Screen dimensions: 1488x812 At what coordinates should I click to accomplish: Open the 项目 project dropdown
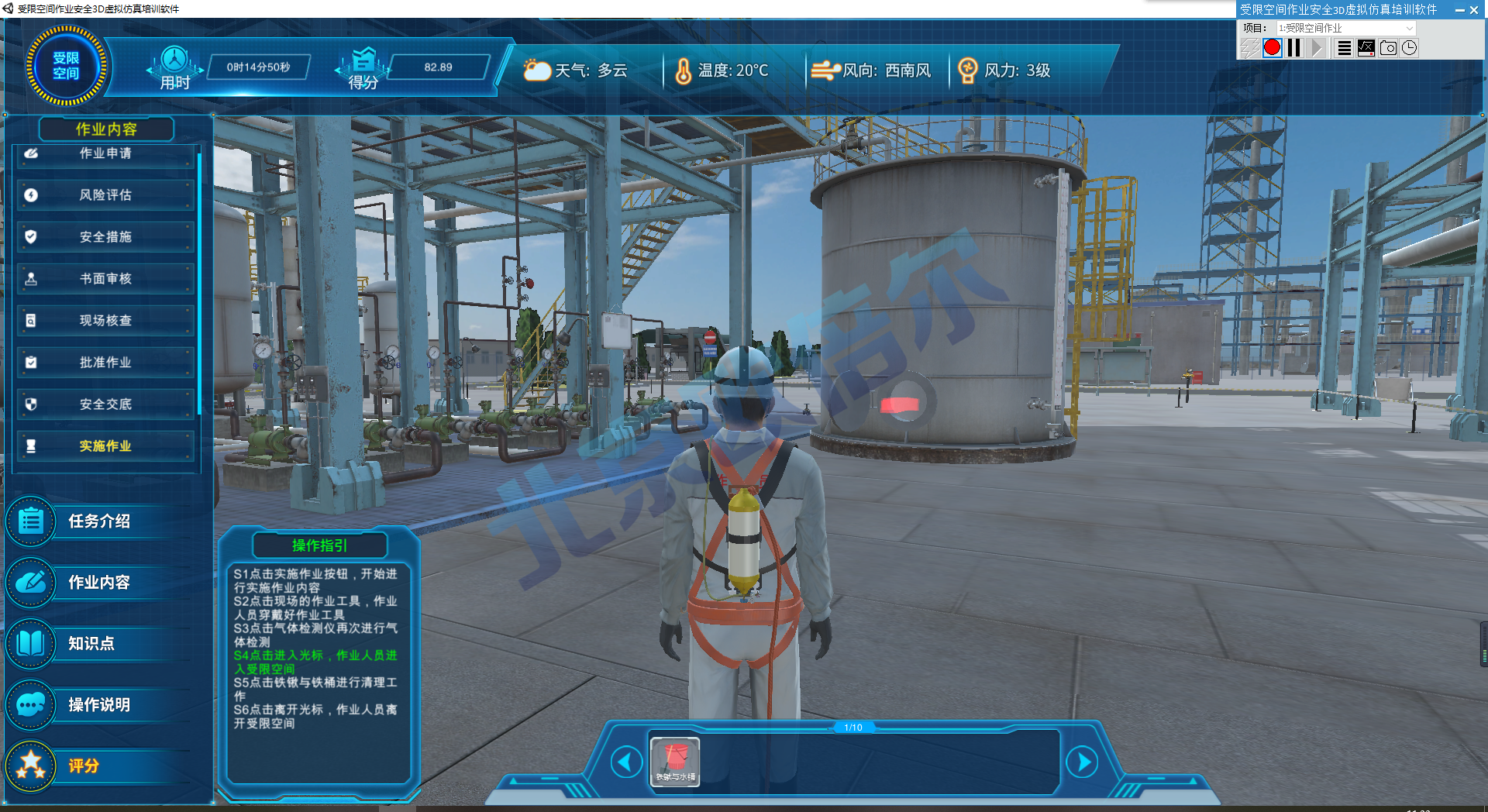[x=1345, y=28]
